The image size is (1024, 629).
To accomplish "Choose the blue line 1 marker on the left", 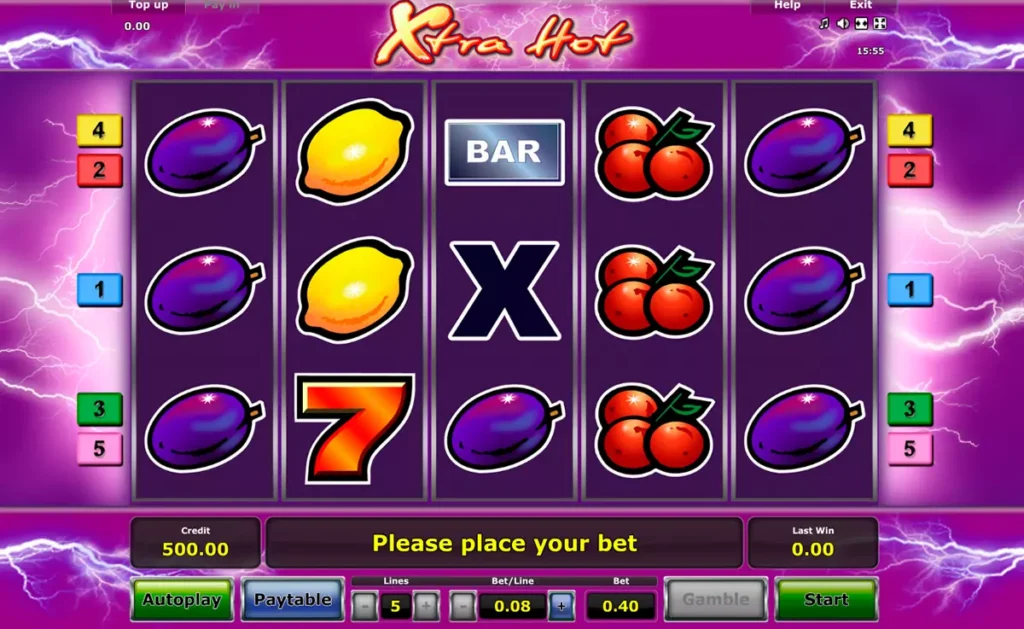I will coord(99,290).
